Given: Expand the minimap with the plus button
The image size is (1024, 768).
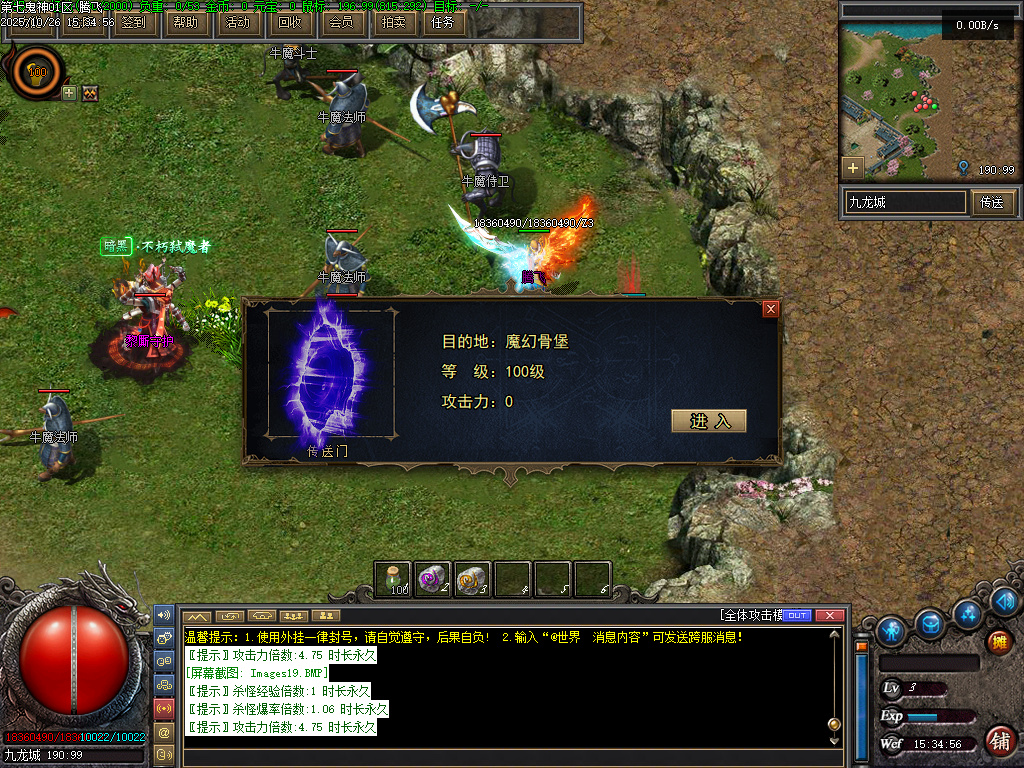Looking at the screenshot, I should point(852,167).
